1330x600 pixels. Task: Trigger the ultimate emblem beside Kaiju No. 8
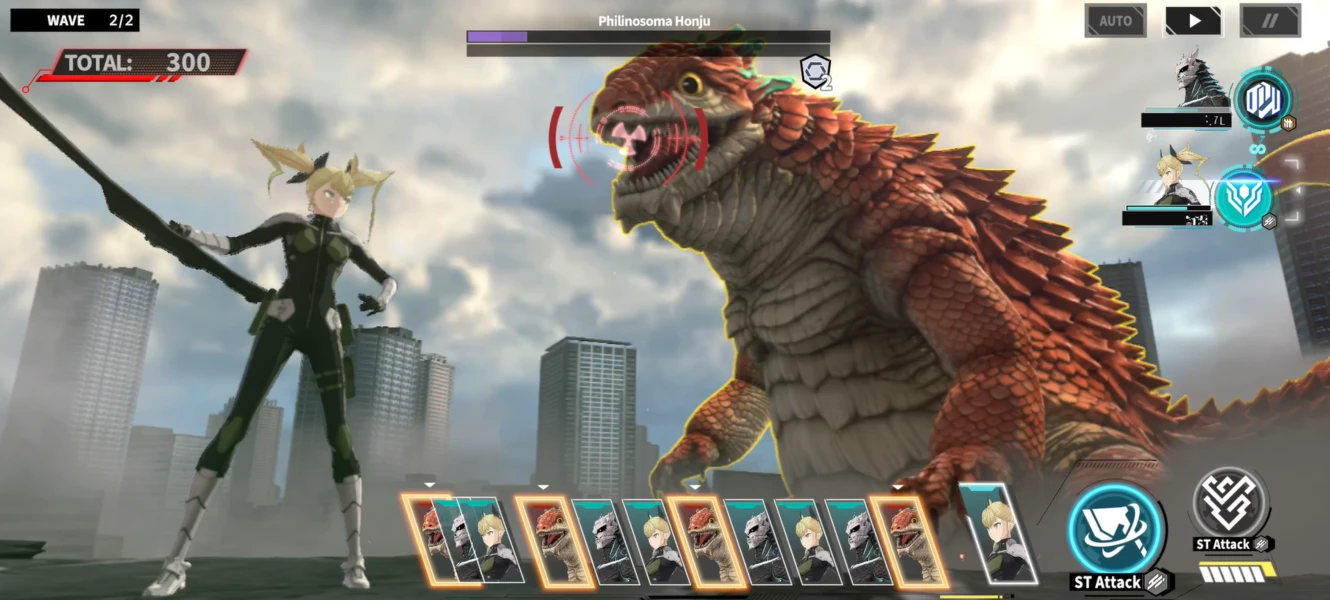coord(1262,101)
